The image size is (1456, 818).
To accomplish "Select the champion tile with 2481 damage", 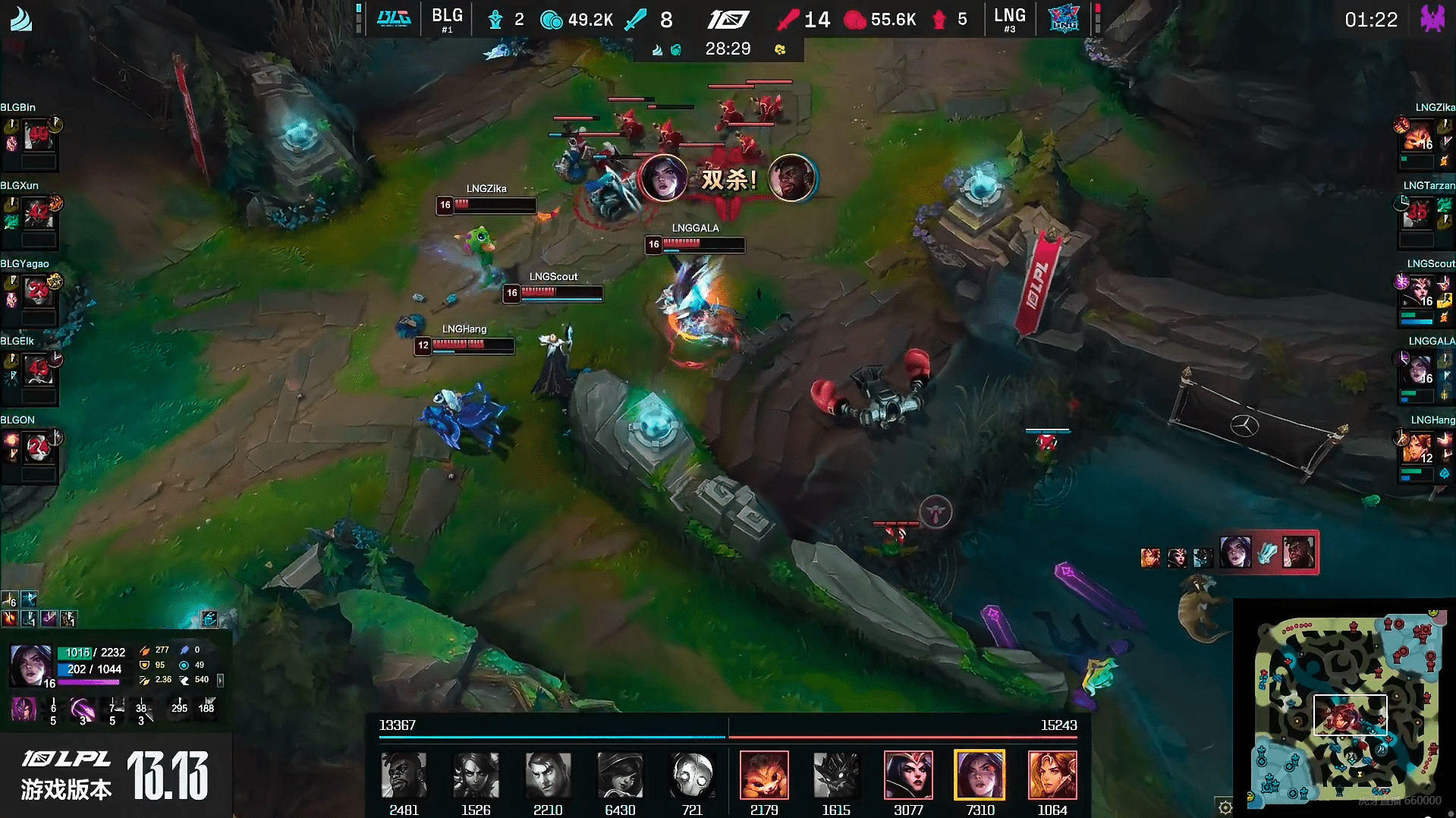I will click(404, 775).
